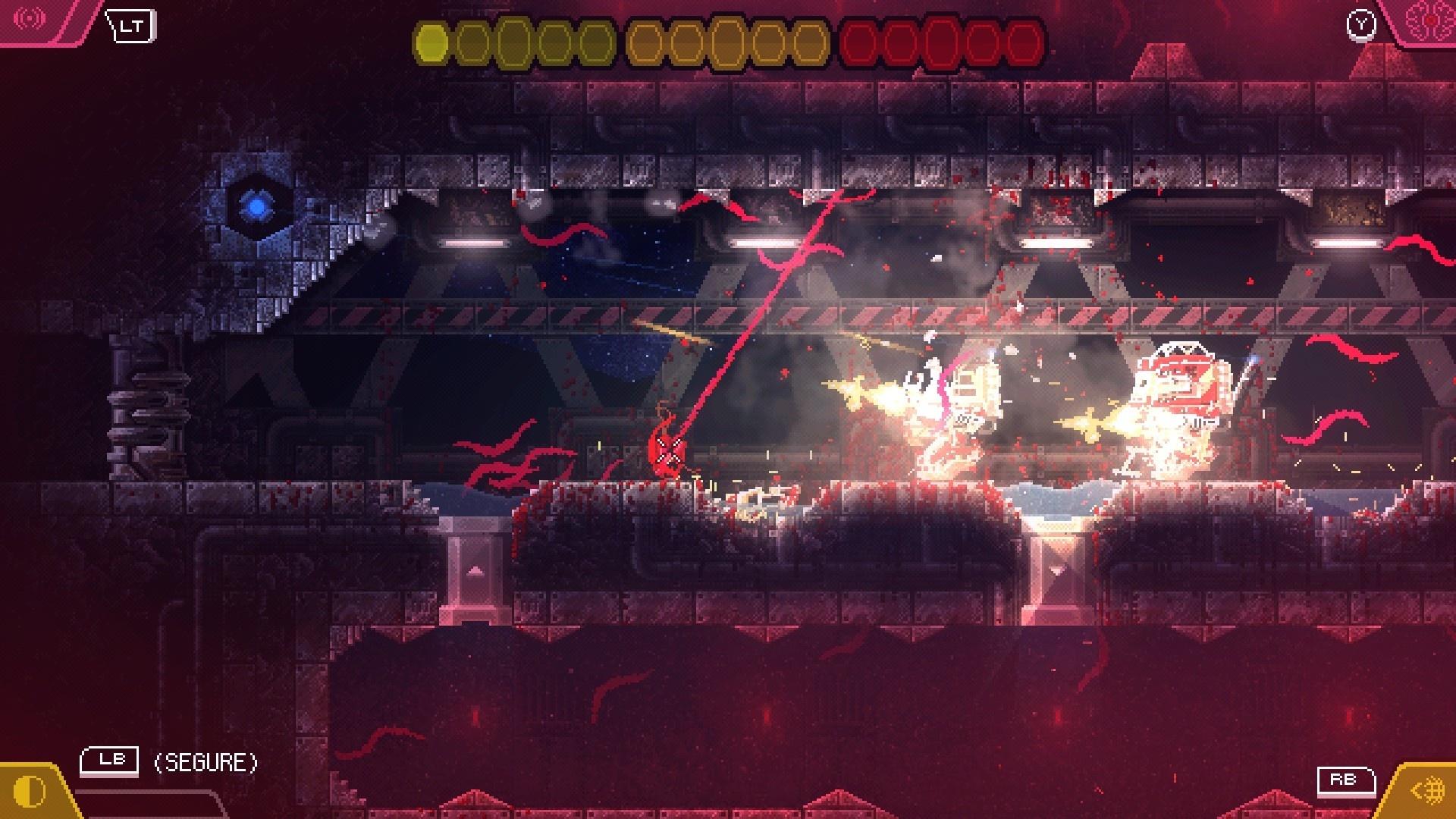Screen dimensions: 1456x819
Task: Activate the sound-wave ability icon in the pink corner
Action: (x=30, y=18)
